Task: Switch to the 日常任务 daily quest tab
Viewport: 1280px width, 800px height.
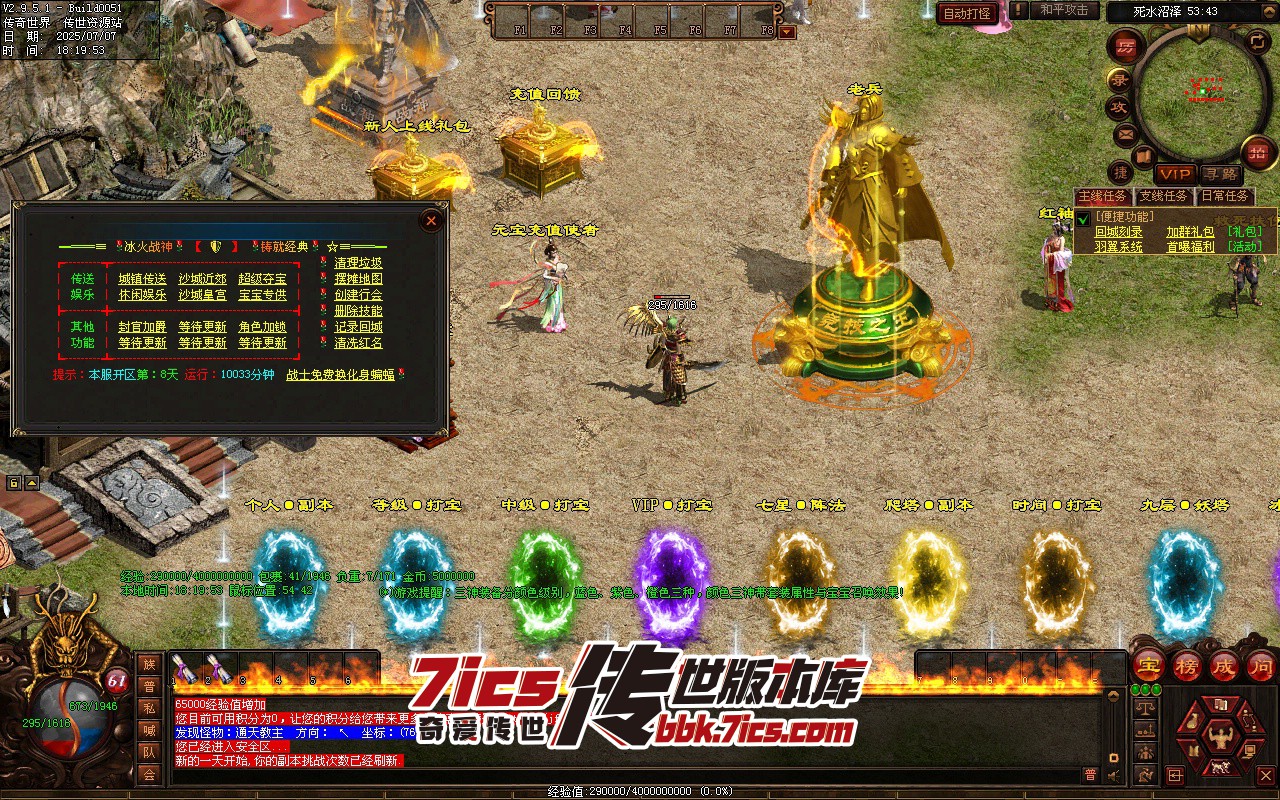Action: tap(1224, 197)
